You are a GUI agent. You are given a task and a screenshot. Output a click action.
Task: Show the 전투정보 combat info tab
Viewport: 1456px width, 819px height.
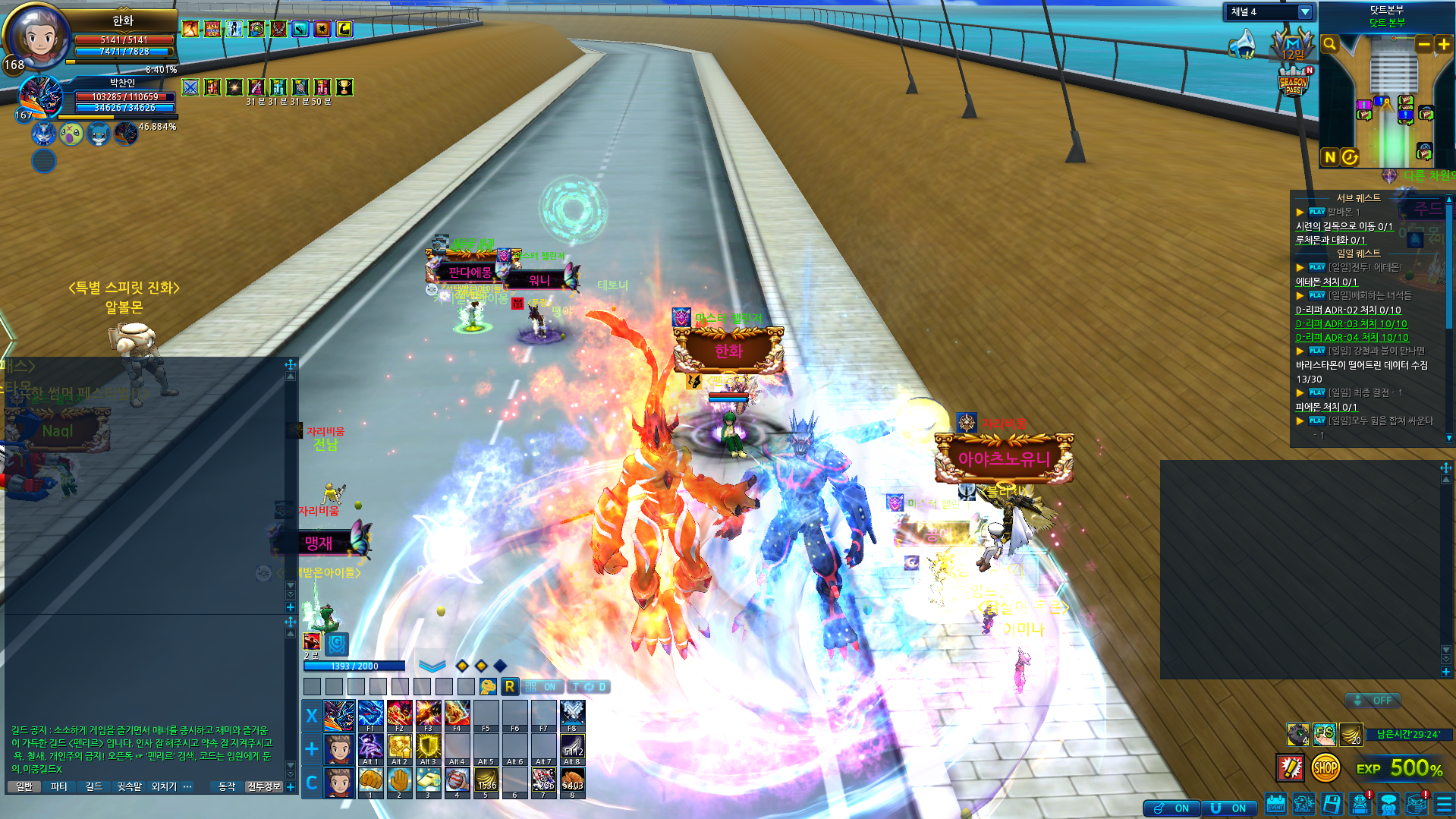pyautogui.click(x=263, y=786)
